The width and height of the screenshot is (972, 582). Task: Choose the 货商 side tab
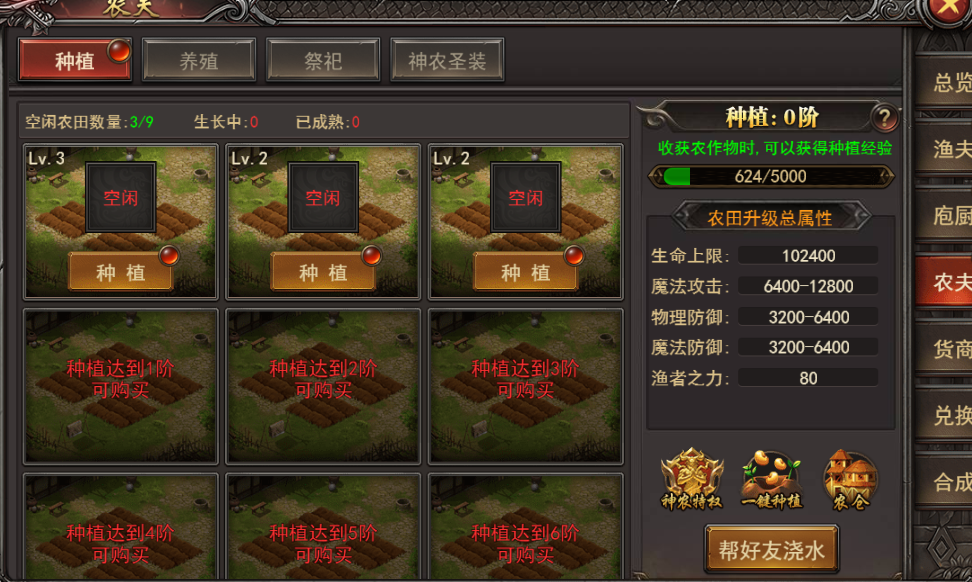pyautogui.click(x=950, y=349)
